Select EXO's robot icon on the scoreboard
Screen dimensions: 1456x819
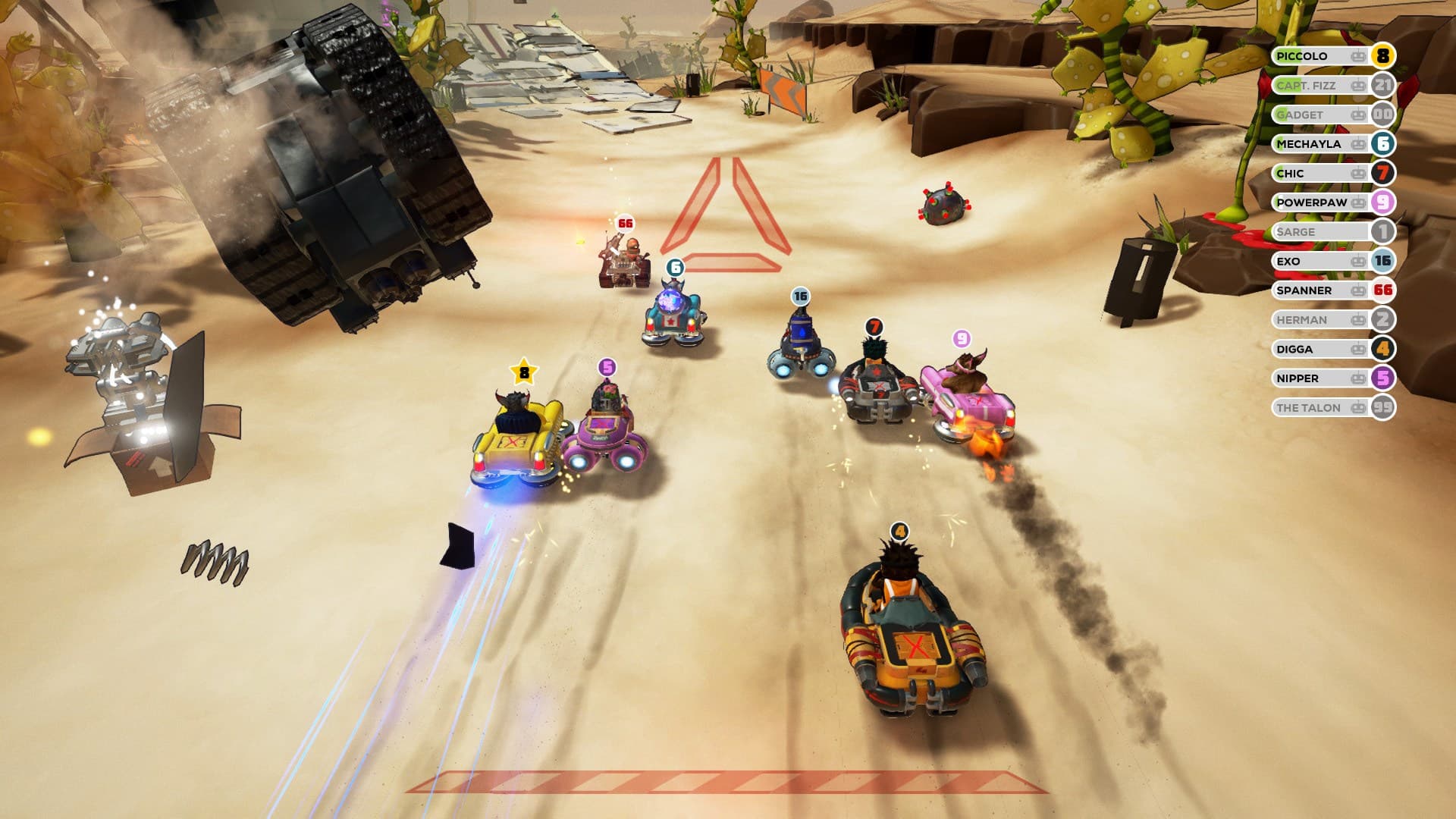[x=1357, y=261]
